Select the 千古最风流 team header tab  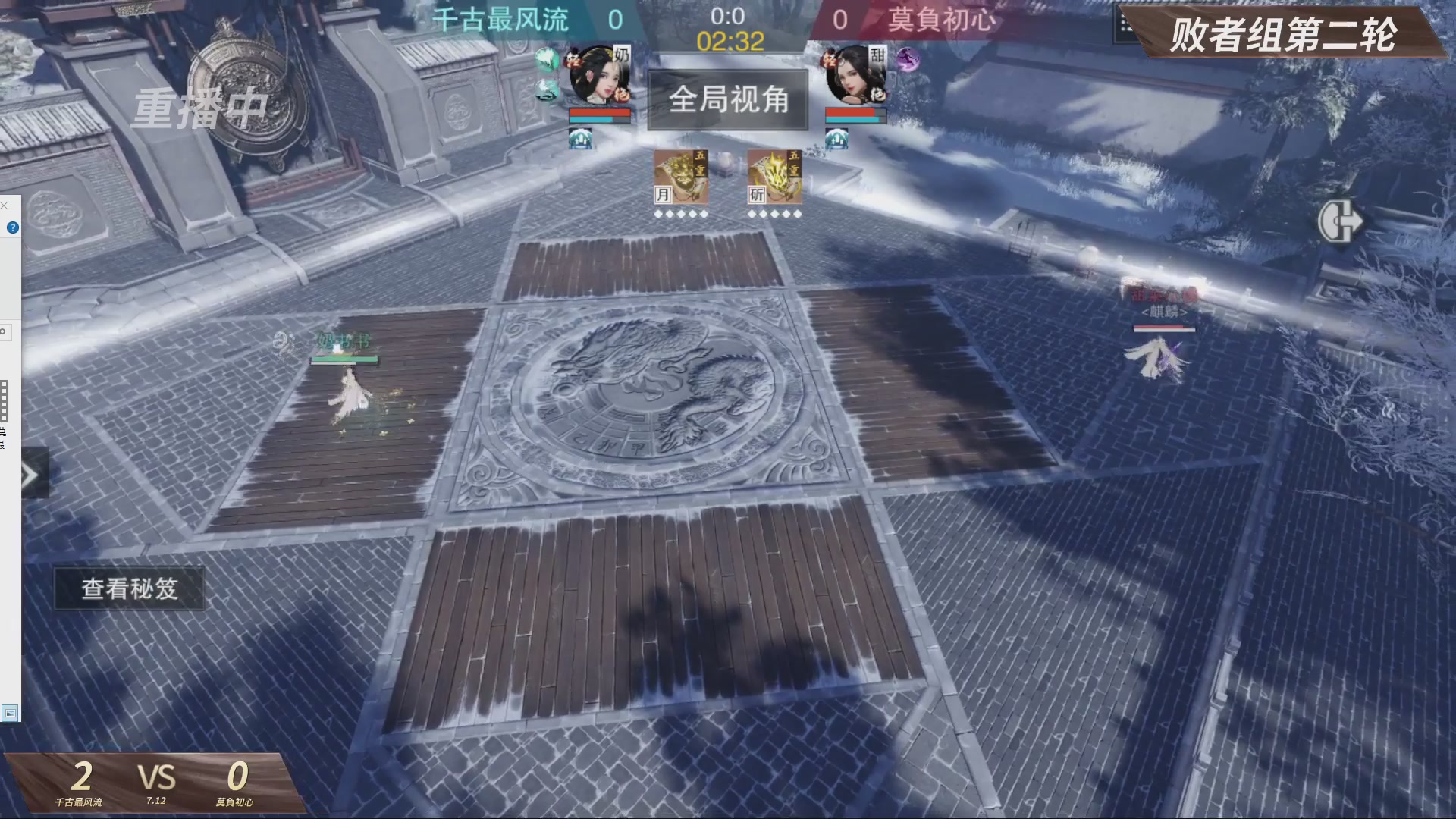pos(502,20)
